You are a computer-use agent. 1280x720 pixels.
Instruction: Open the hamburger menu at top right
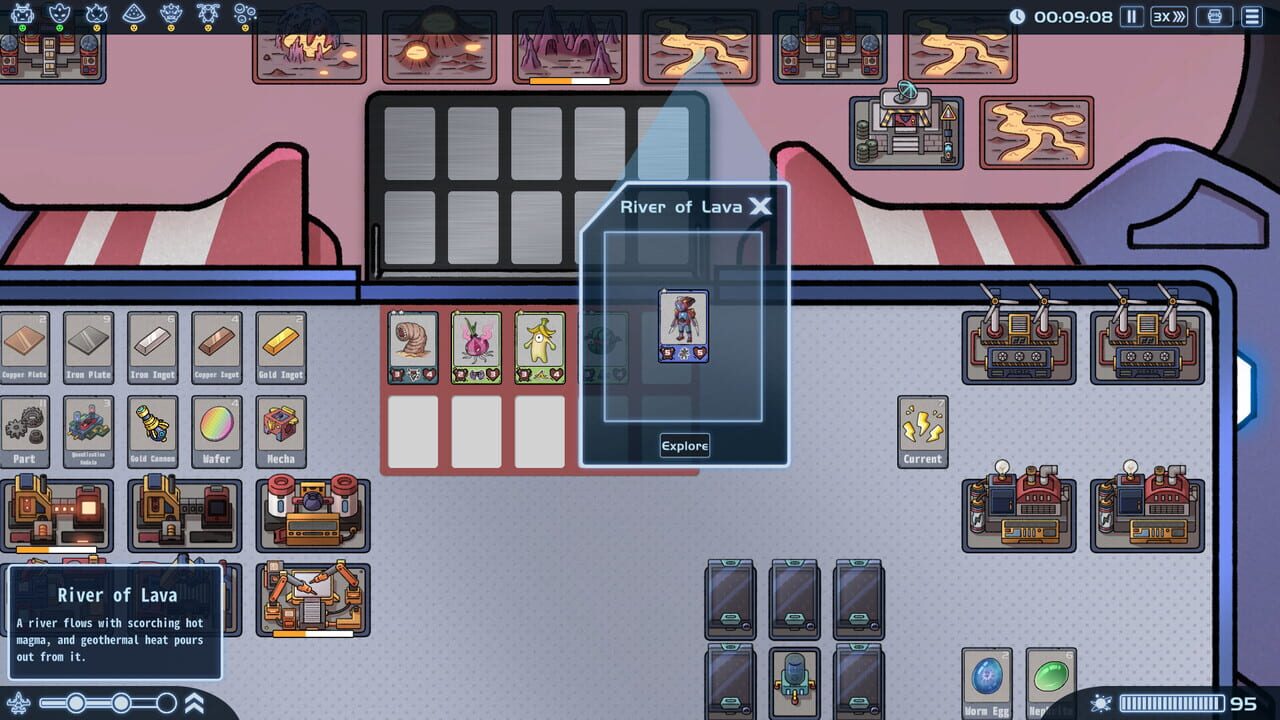pyautogui.click(x=1253, y=17)
